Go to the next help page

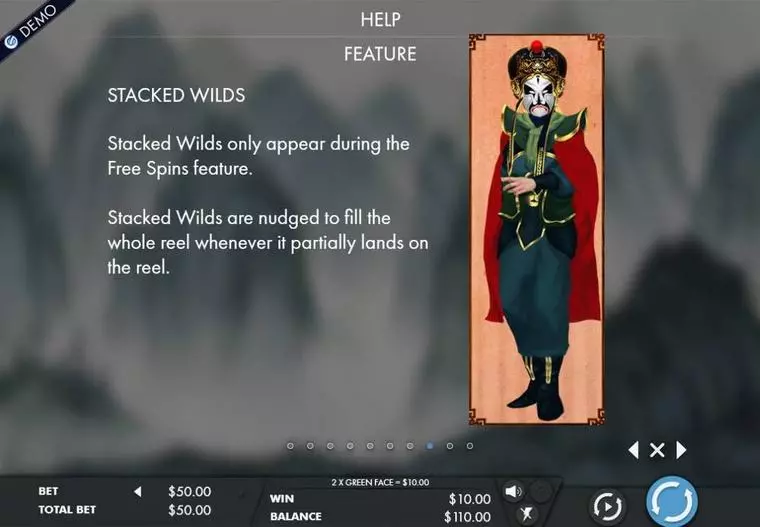pos(682,450)
